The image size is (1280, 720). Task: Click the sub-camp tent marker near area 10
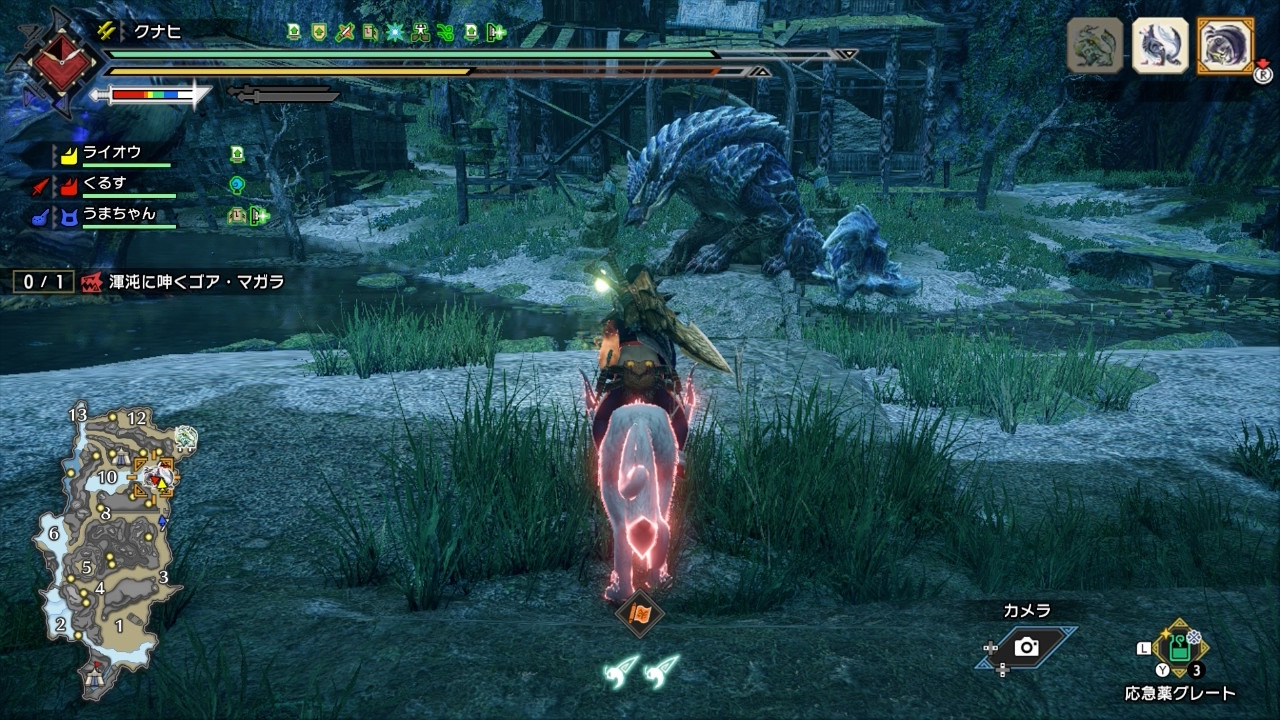click(x=121, y=457)
